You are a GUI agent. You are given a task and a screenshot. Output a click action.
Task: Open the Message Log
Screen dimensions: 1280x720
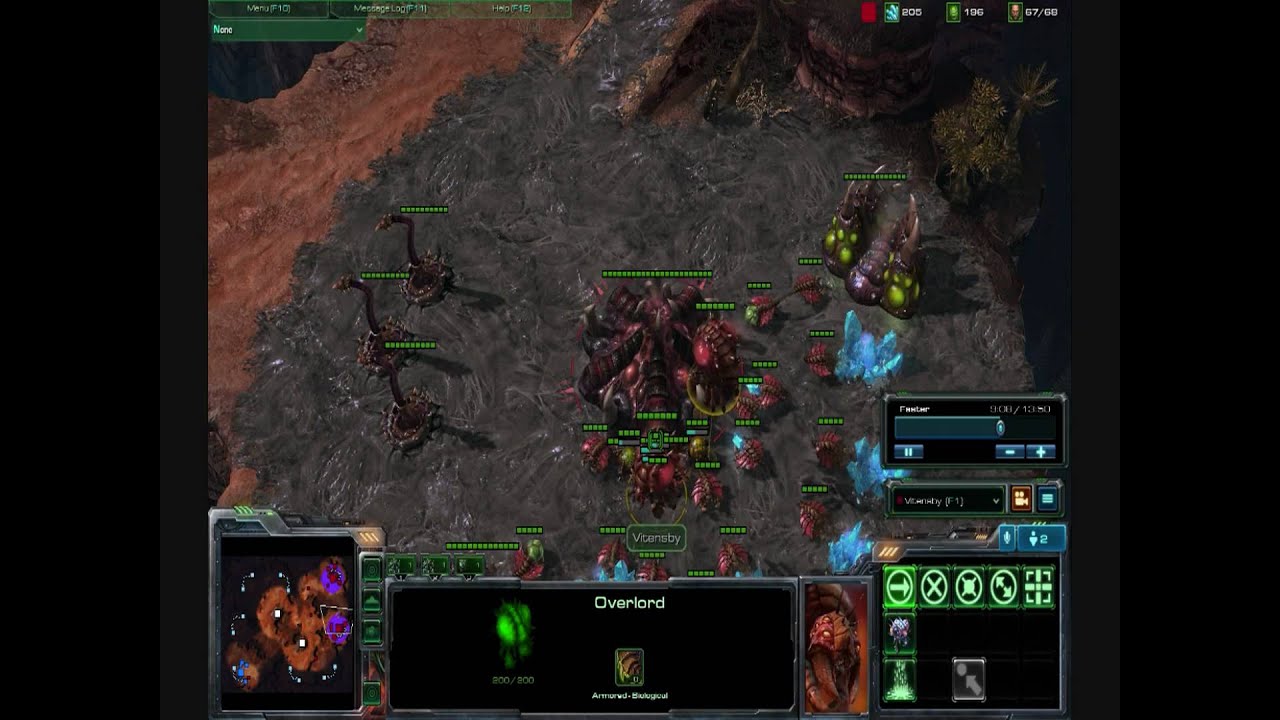392,9
